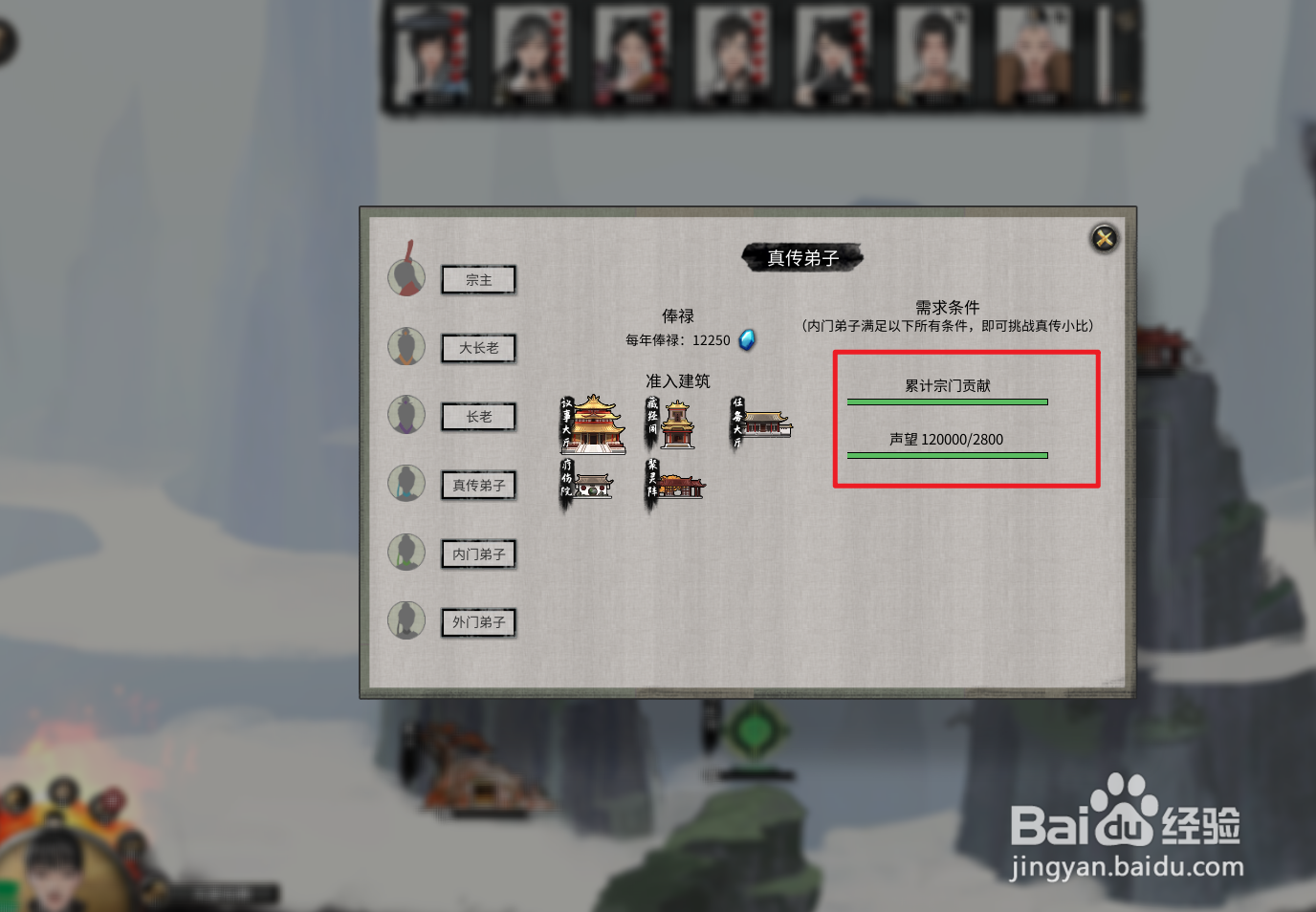View the 内门弟子 rank tab
The image size is (1316, 912).
coord(478,554)
